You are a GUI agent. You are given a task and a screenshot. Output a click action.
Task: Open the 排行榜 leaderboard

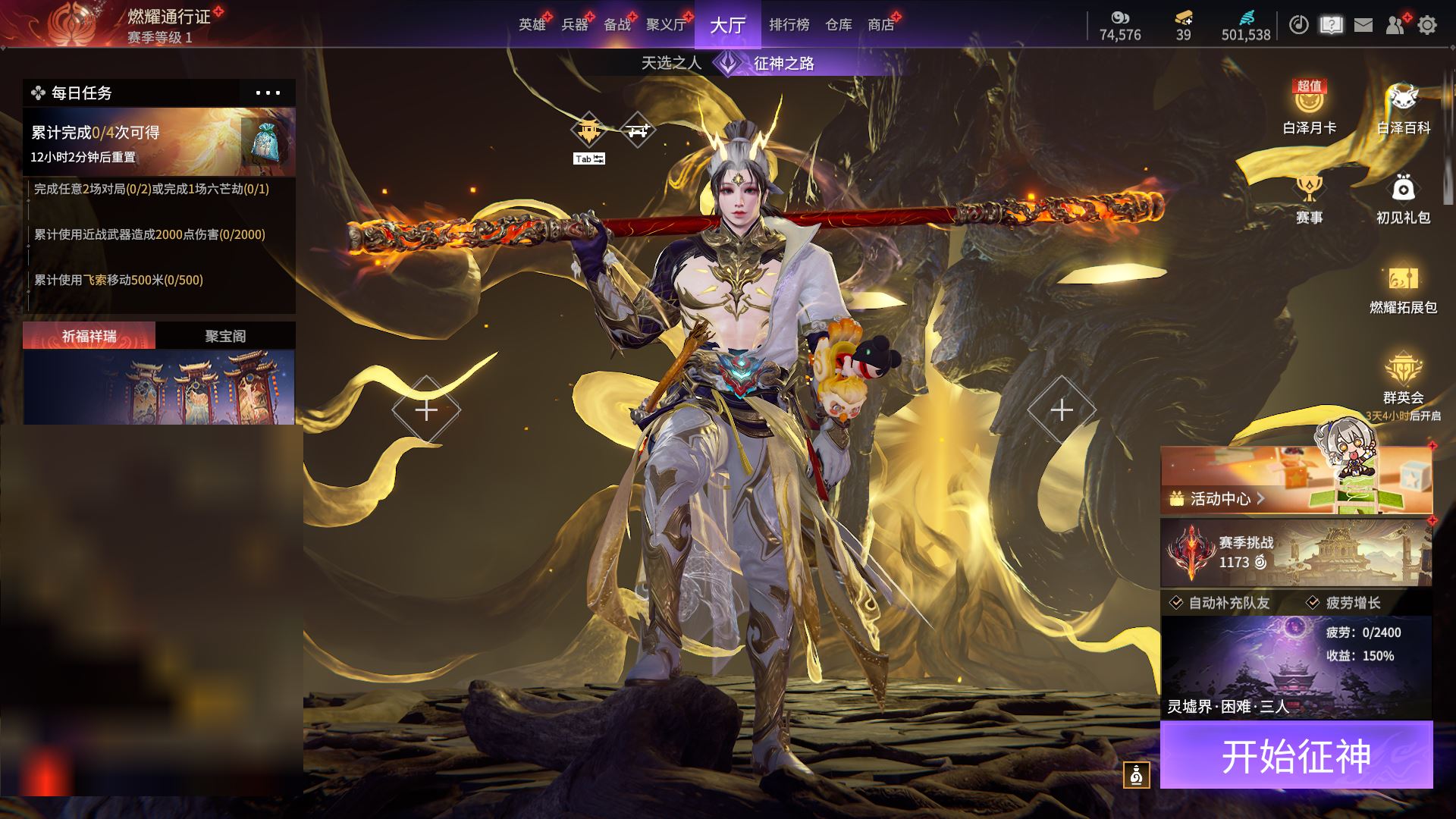789,25
